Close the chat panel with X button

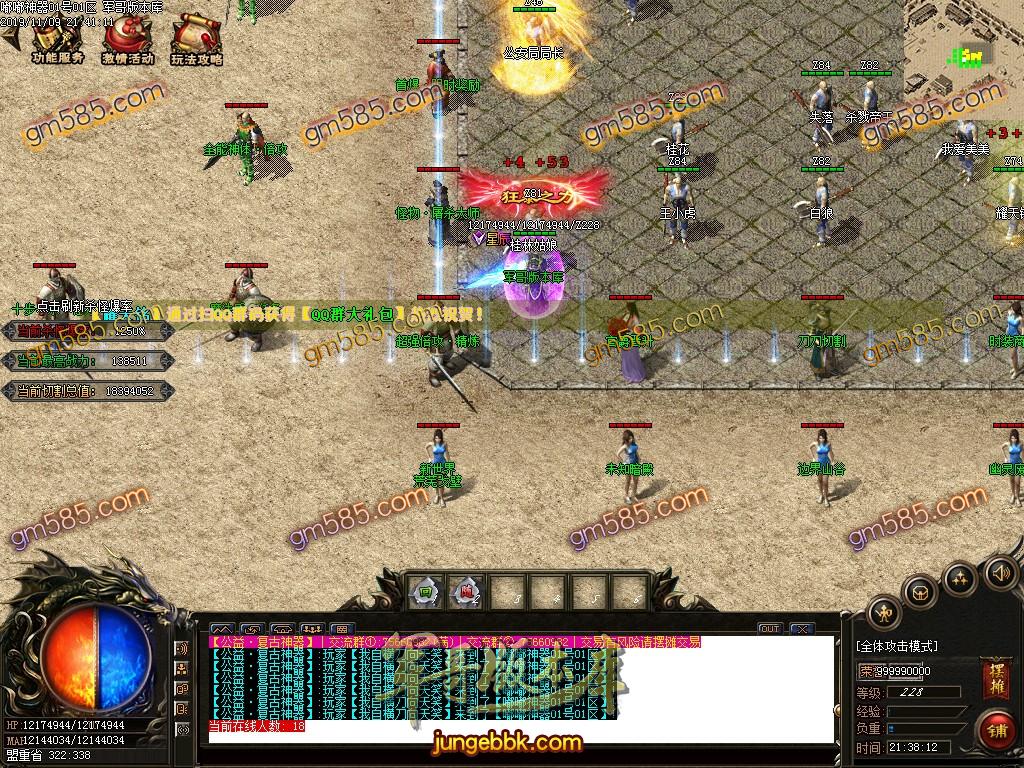[801, 629]
